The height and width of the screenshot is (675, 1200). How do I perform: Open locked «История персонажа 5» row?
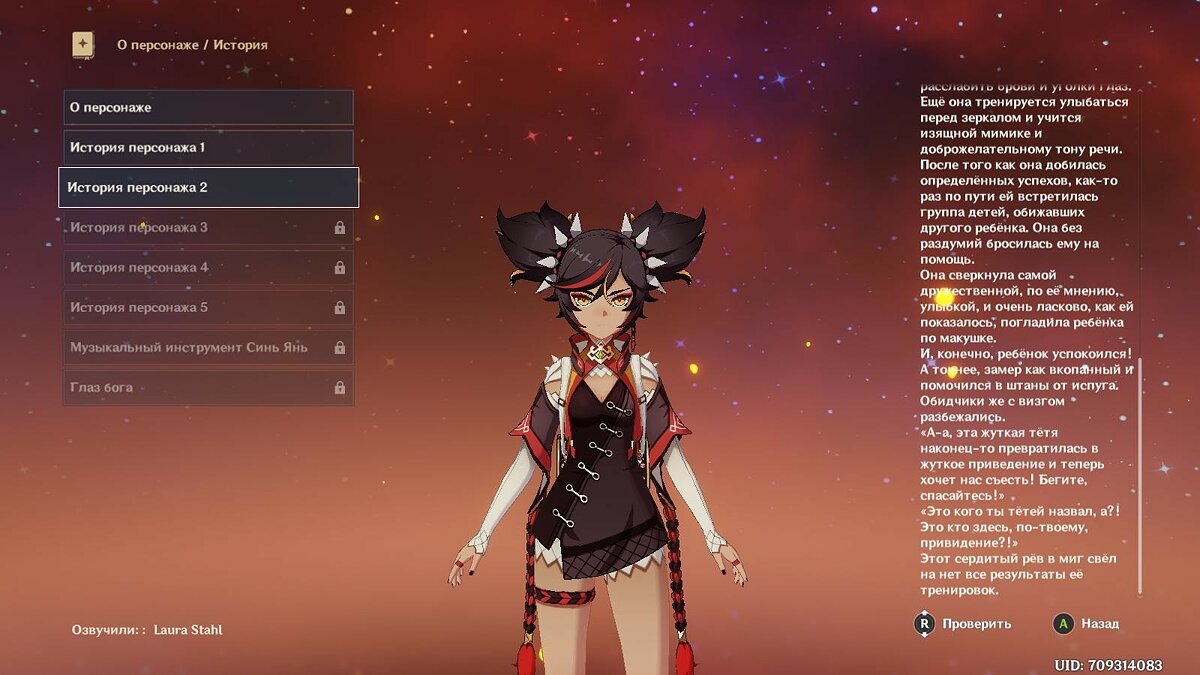click(x=208, y=307)
